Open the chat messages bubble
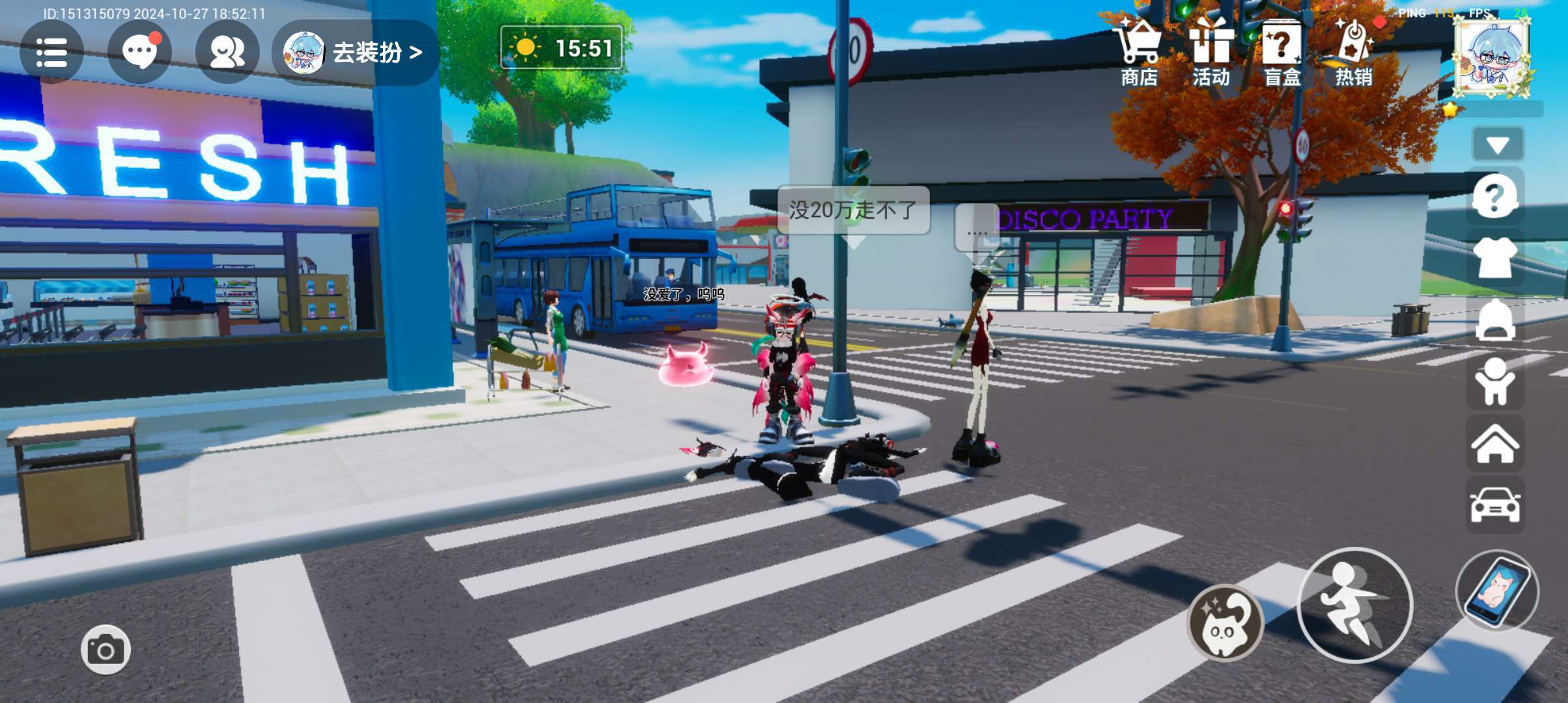The width and height of the screenshot is (1568, 703). click(139, 53)
